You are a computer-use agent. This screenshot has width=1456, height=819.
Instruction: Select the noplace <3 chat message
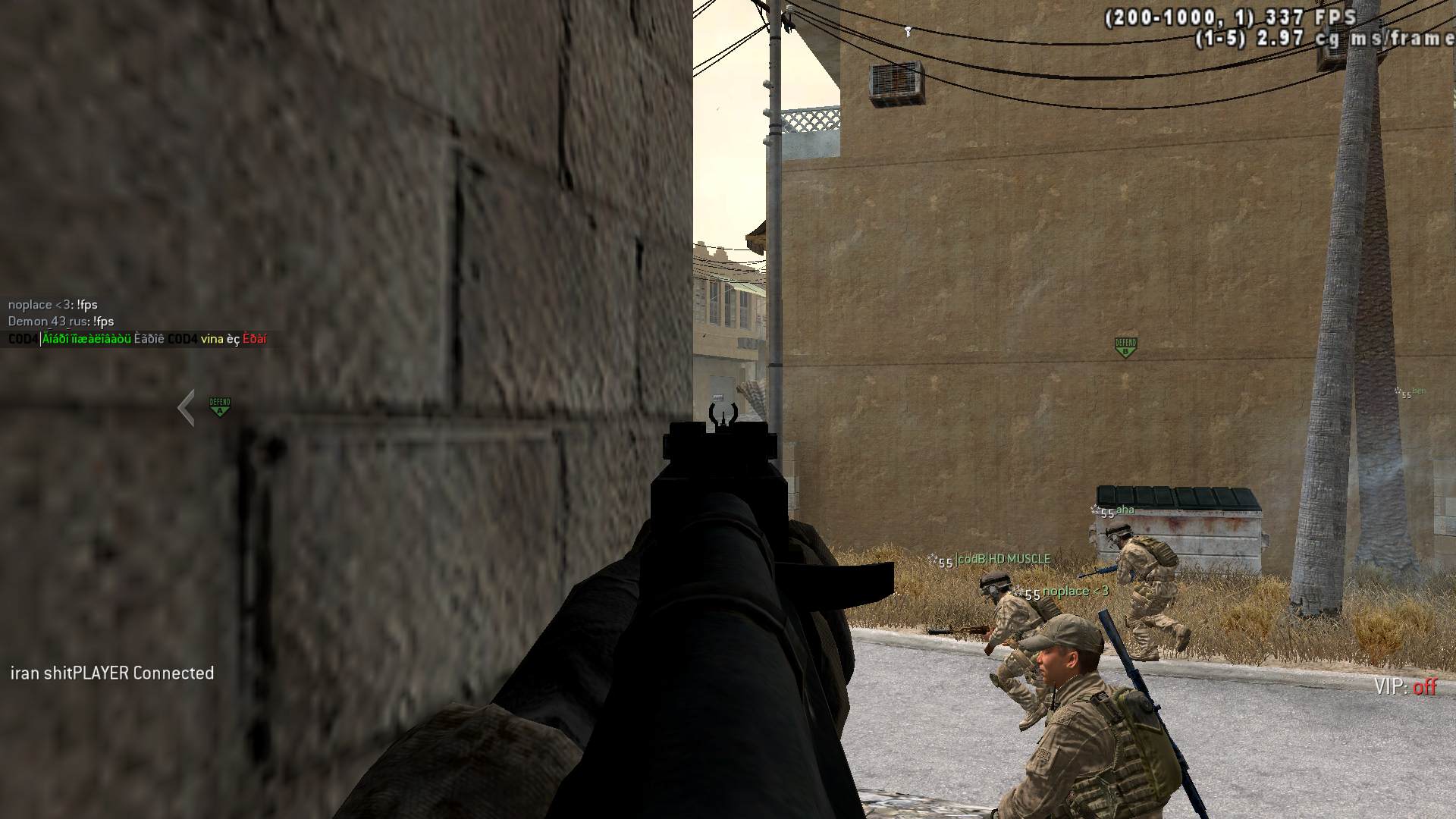click(x=53, y=305)
